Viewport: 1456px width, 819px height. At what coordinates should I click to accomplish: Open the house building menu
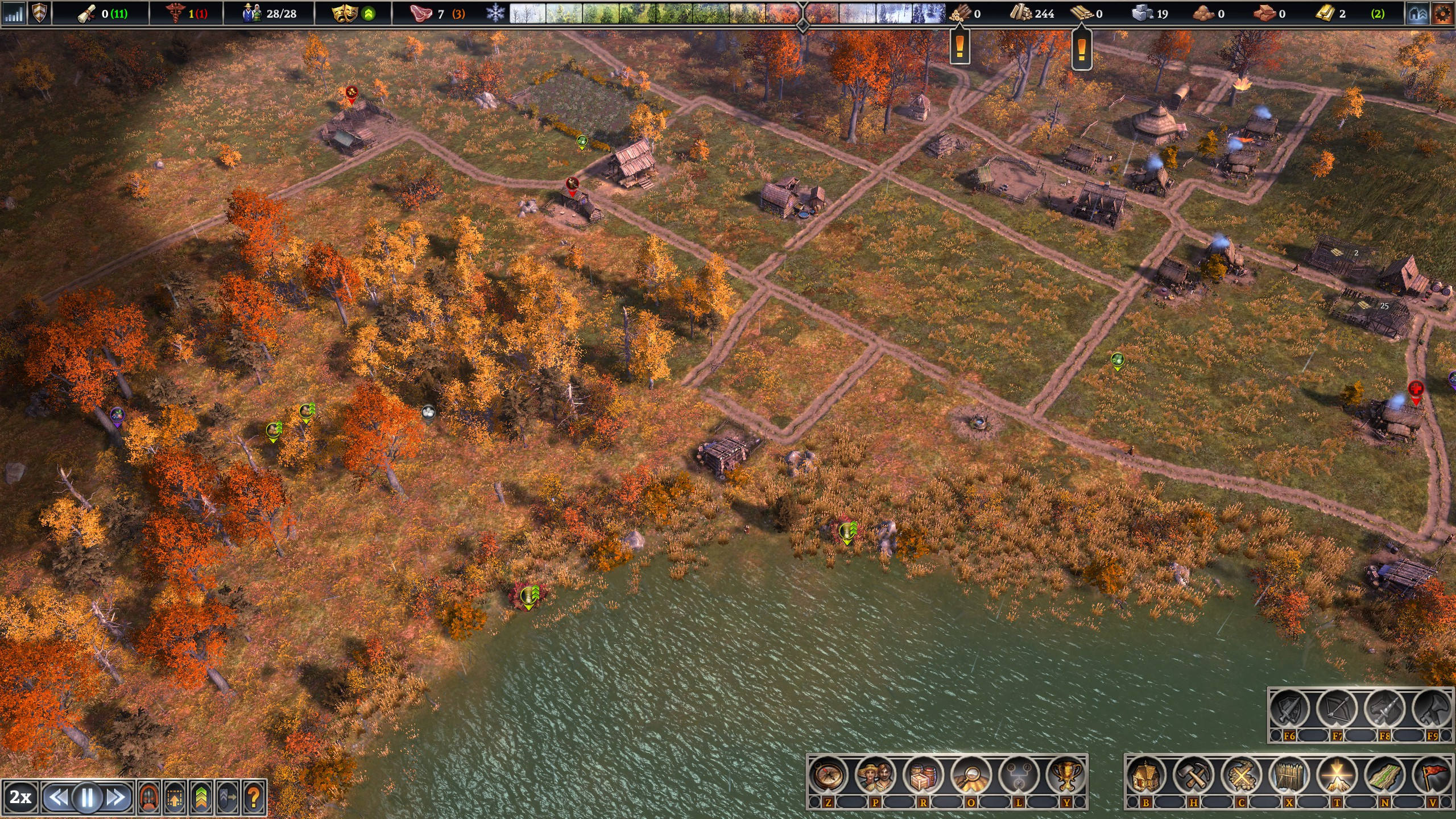pos(1146,776)
